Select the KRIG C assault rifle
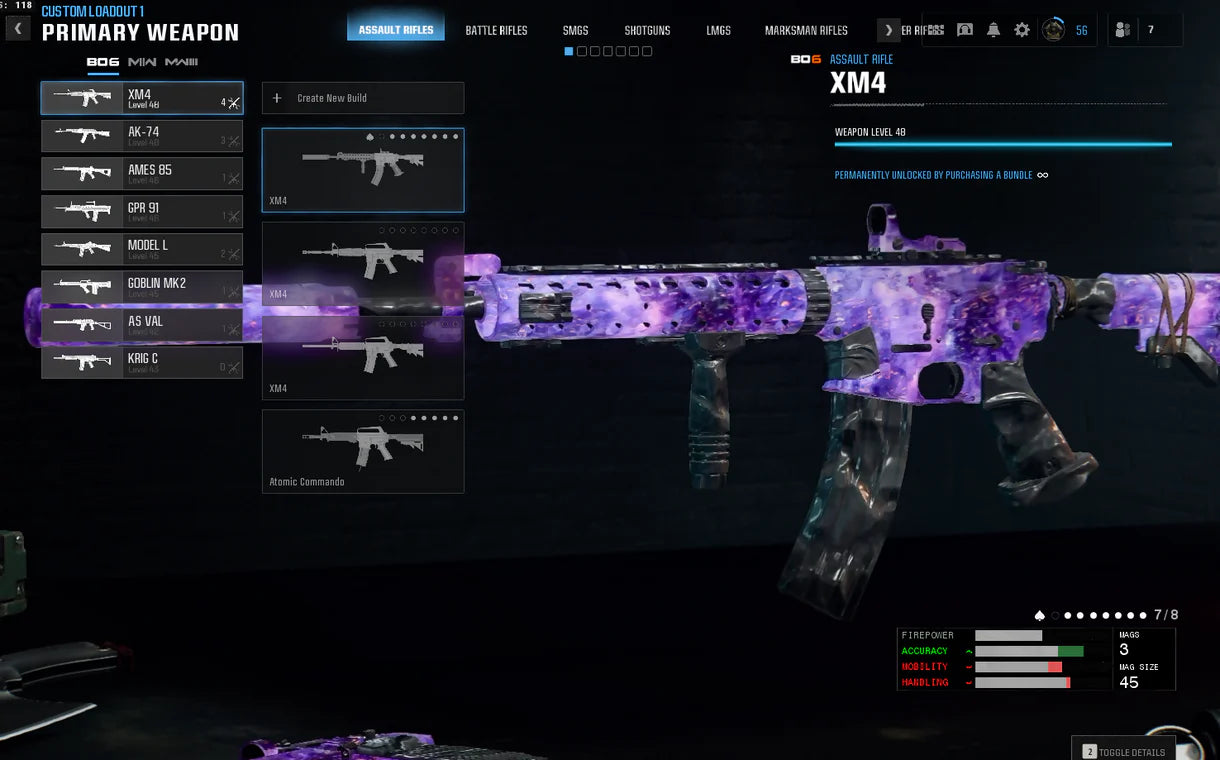 coord(142,362)
